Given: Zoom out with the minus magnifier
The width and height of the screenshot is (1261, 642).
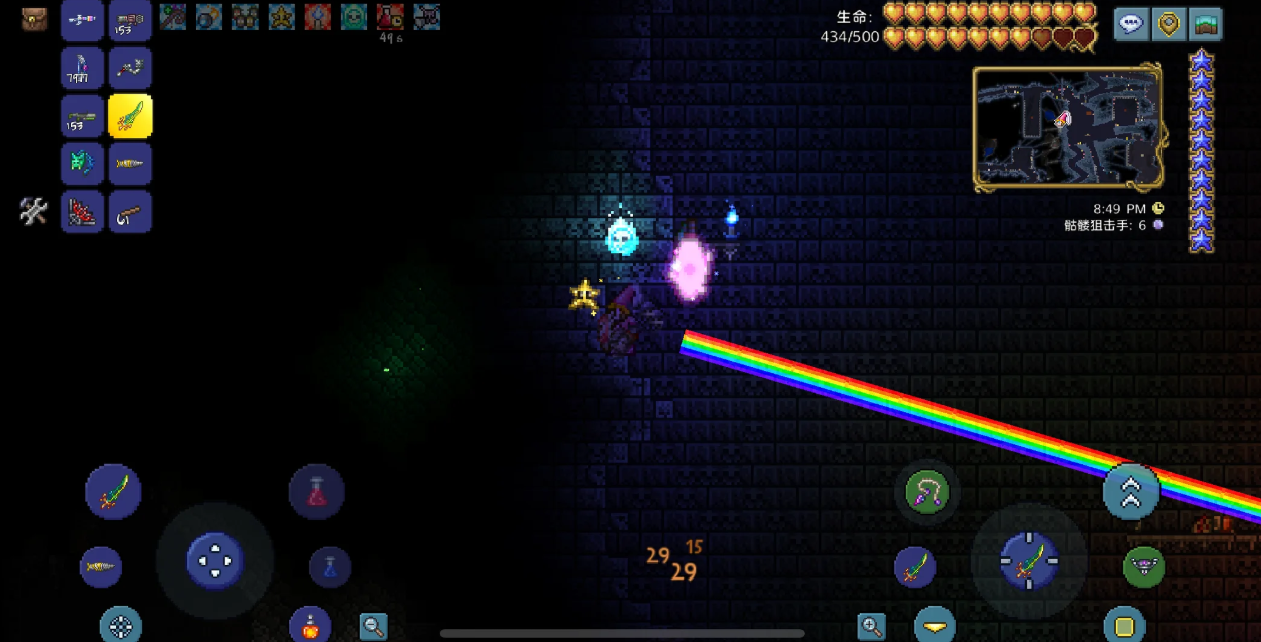Looking at the screenshot, I should point(373,627).
